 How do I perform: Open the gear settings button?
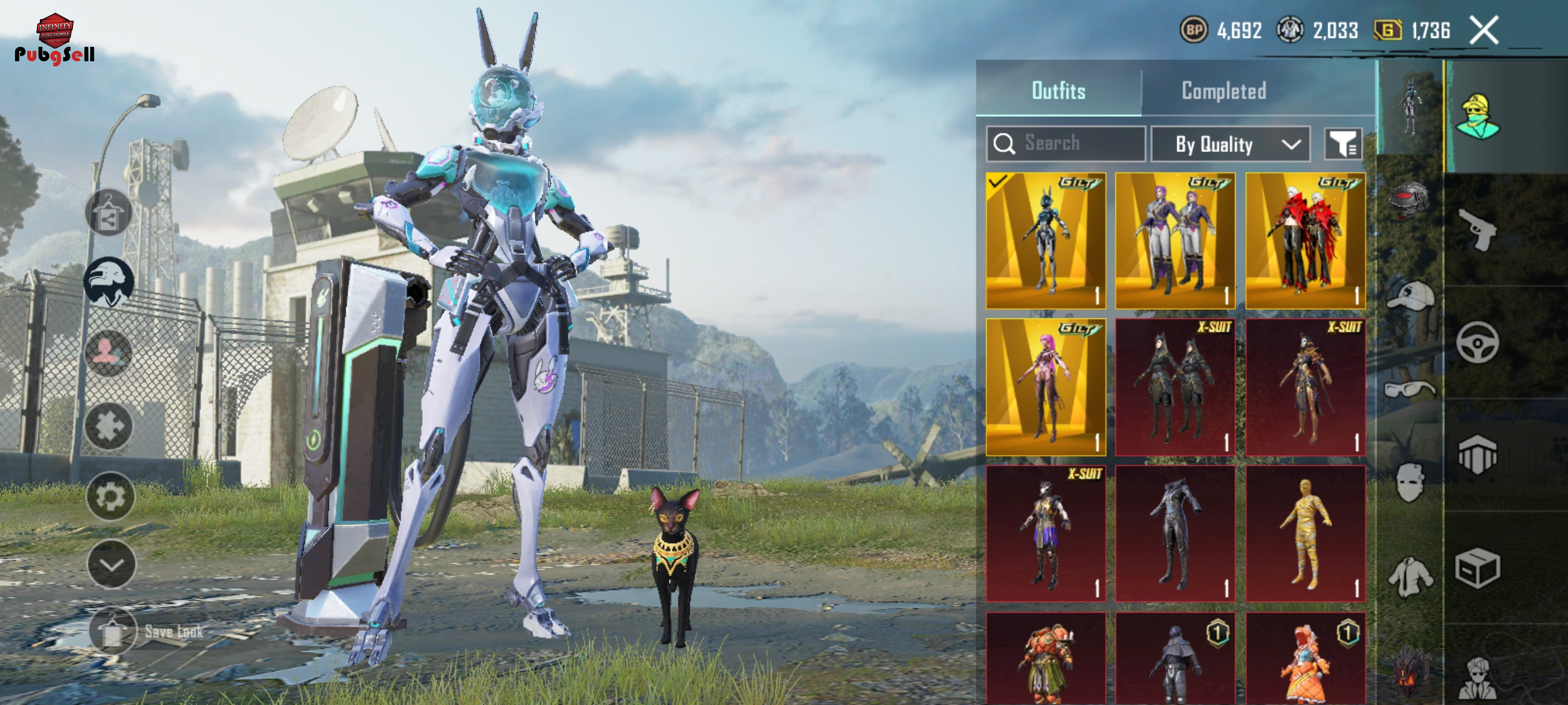point(110,496)
